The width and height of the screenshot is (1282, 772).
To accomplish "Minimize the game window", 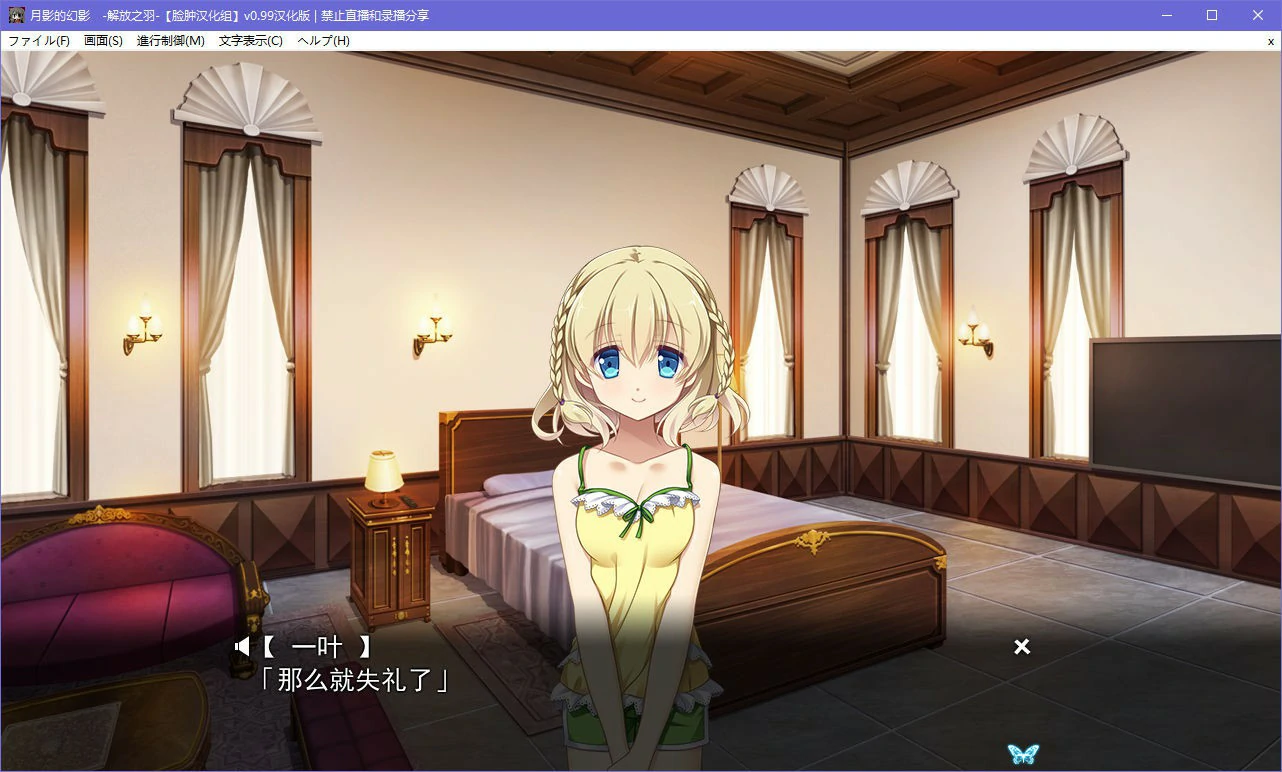I will (x=1165, y=14).
